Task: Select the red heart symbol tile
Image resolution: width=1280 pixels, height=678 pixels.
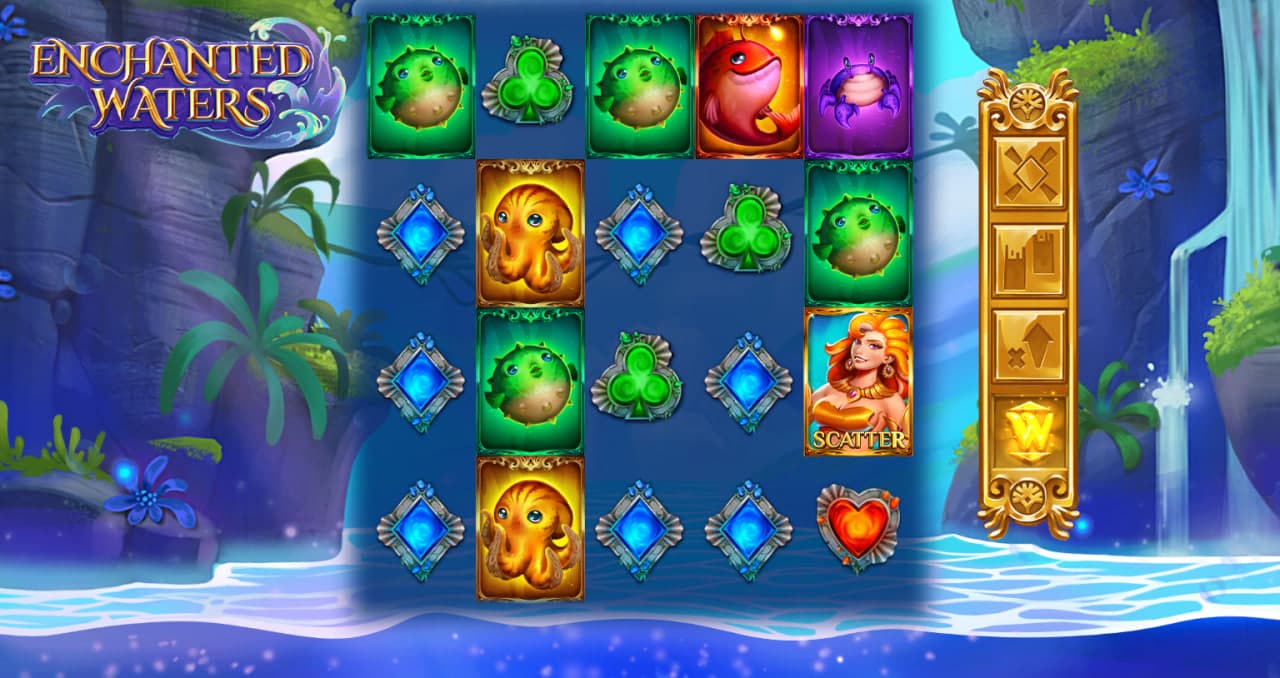Action: coord(858,529)
